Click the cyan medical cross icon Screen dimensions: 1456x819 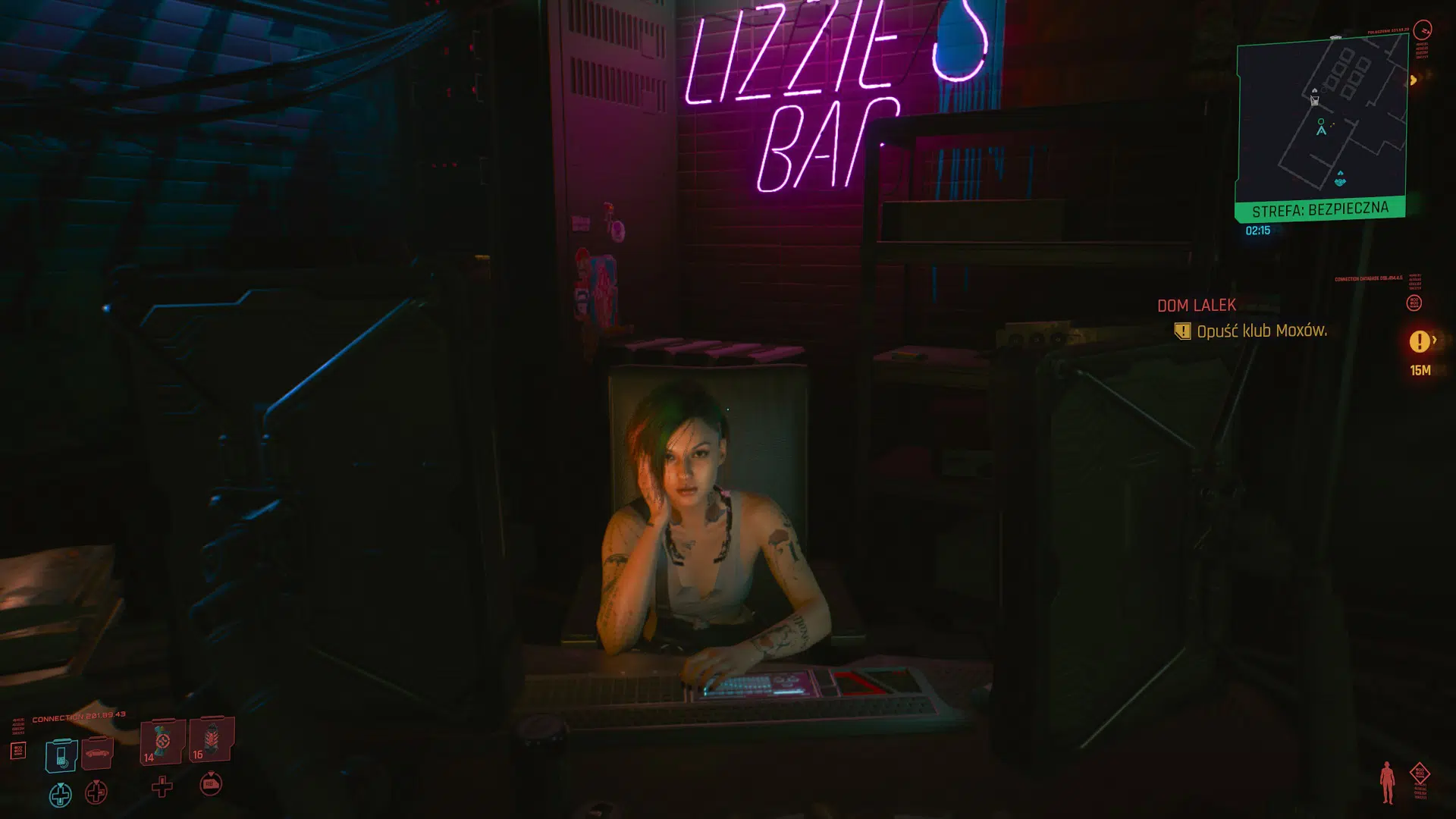pyautogui.click(x=61, y=796)
